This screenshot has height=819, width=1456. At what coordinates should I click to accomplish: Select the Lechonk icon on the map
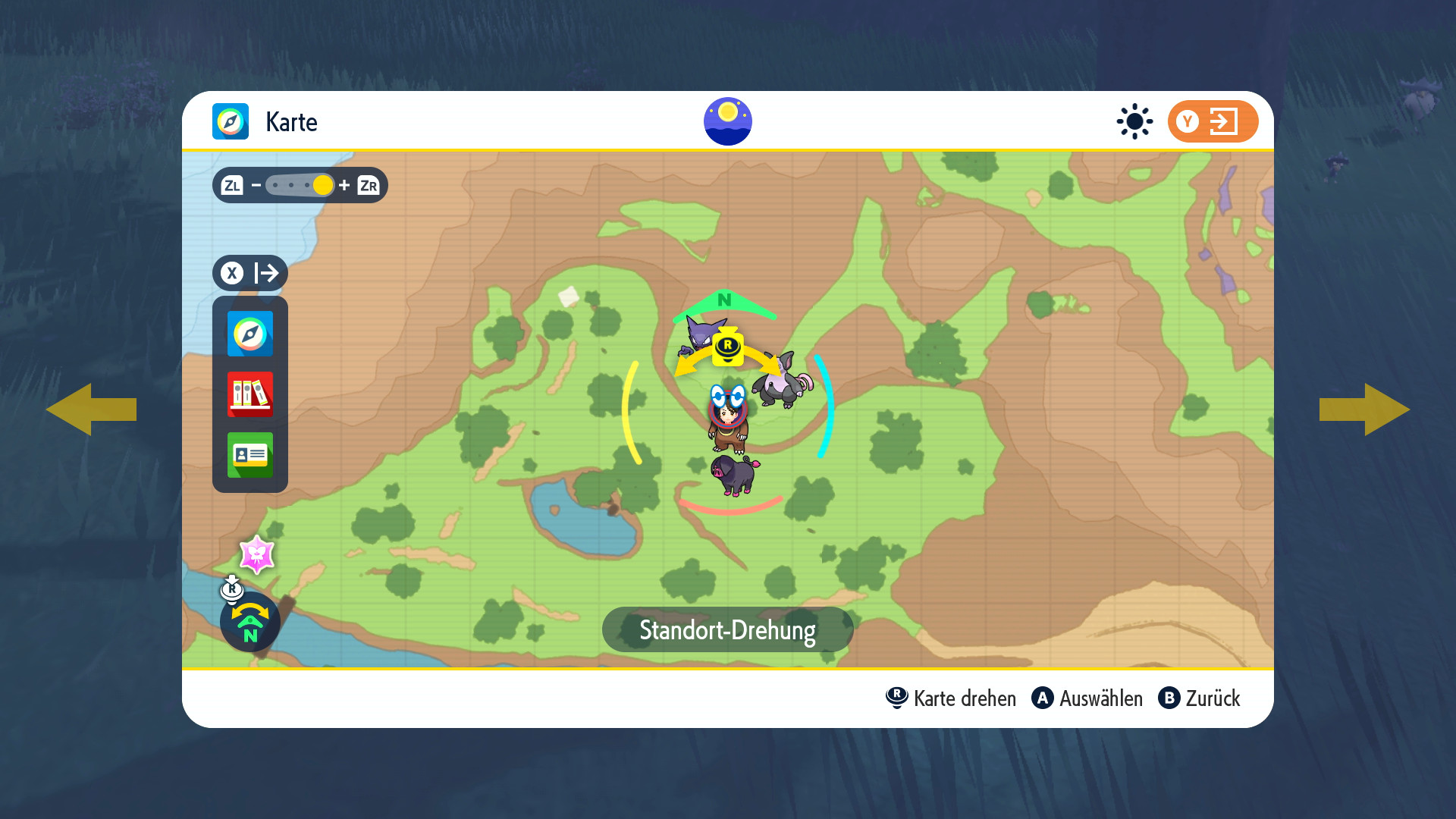734,475
